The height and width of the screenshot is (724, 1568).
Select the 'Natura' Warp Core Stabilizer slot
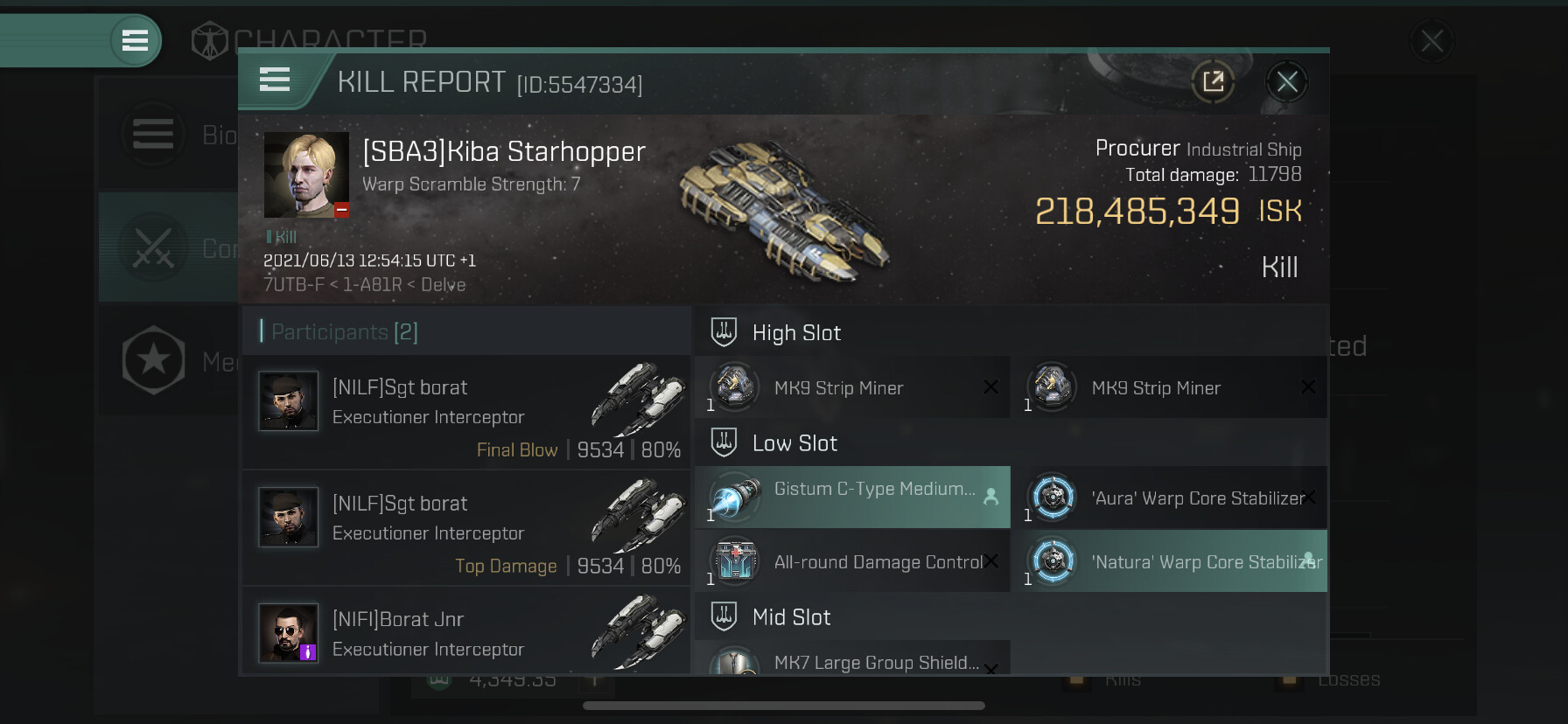[1169, 561]
